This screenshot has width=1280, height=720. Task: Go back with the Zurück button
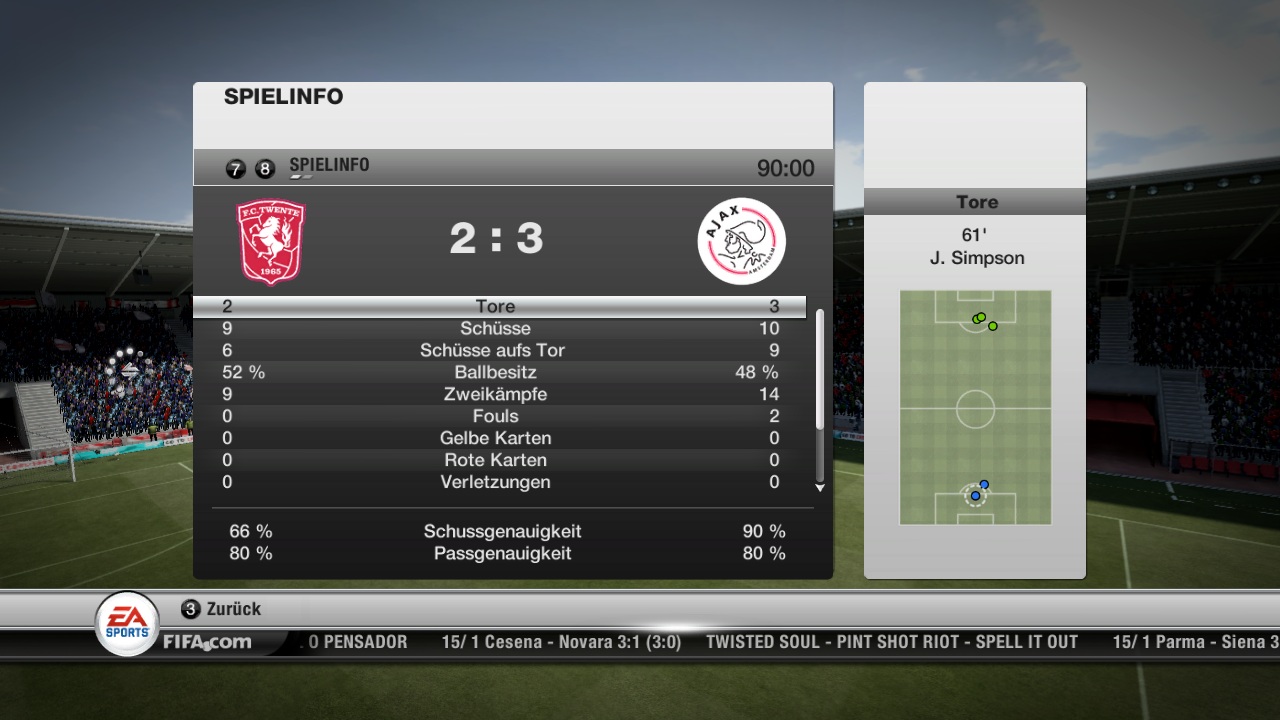[221, 608]
